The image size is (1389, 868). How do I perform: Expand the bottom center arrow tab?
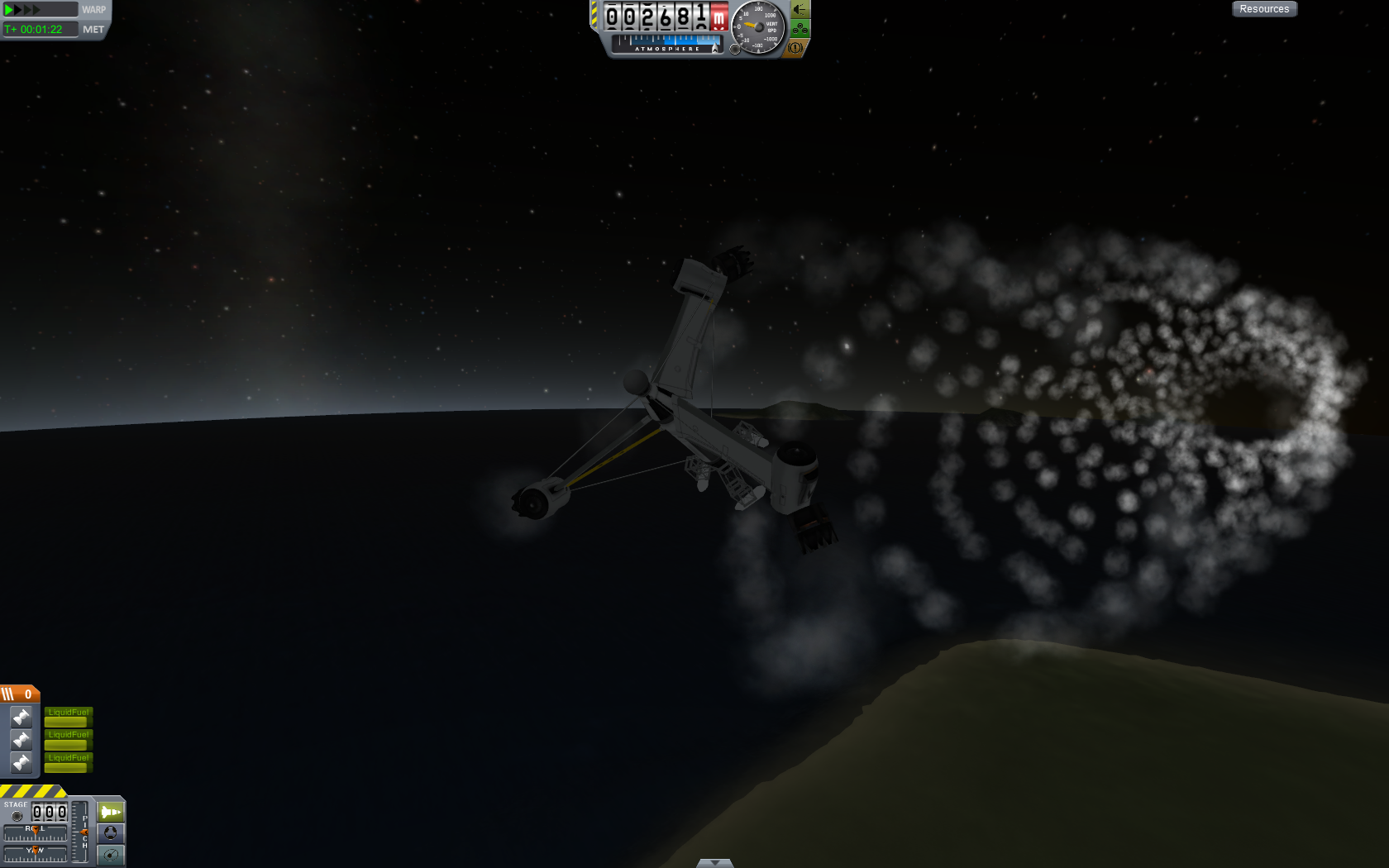(714, 863)
